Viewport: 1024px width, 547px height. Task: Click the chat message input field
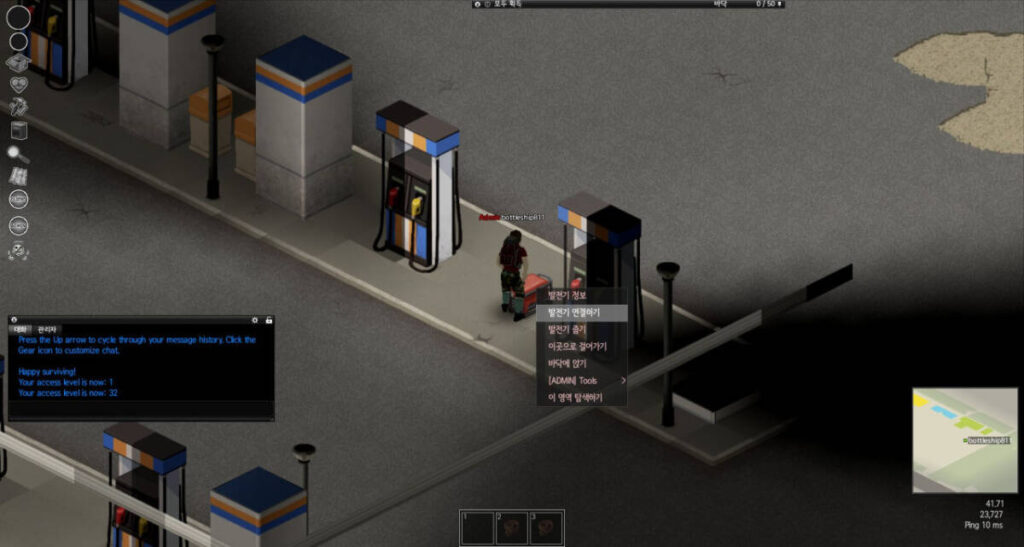click(x=140, y=410)
